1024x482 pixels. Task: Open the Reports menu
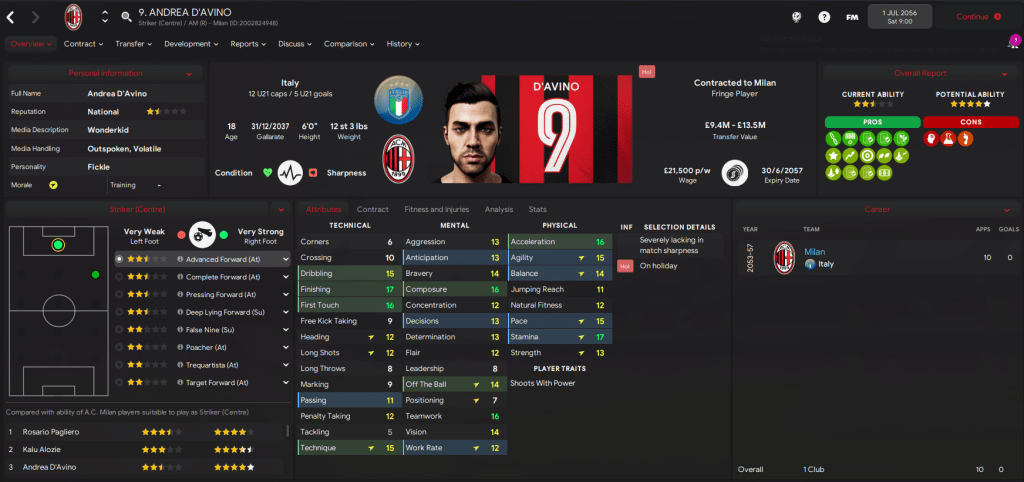coord(248,44)
